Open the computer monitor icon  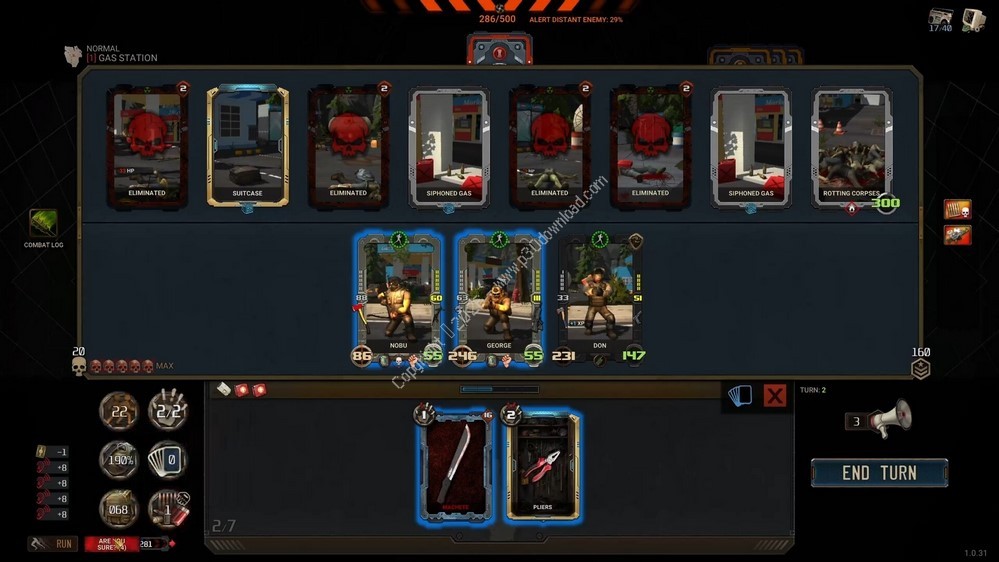coord(973,19)
